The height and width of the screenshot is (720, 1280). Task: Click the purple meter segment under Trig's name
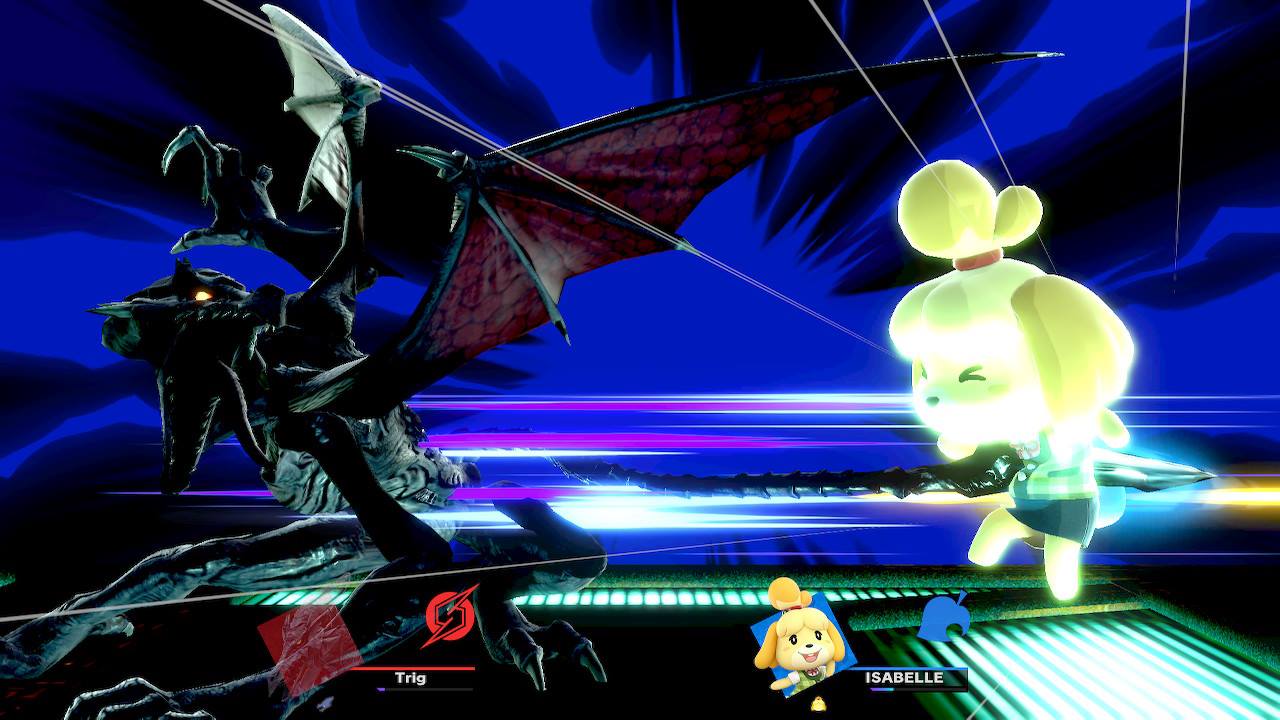[x=381, y=689]
